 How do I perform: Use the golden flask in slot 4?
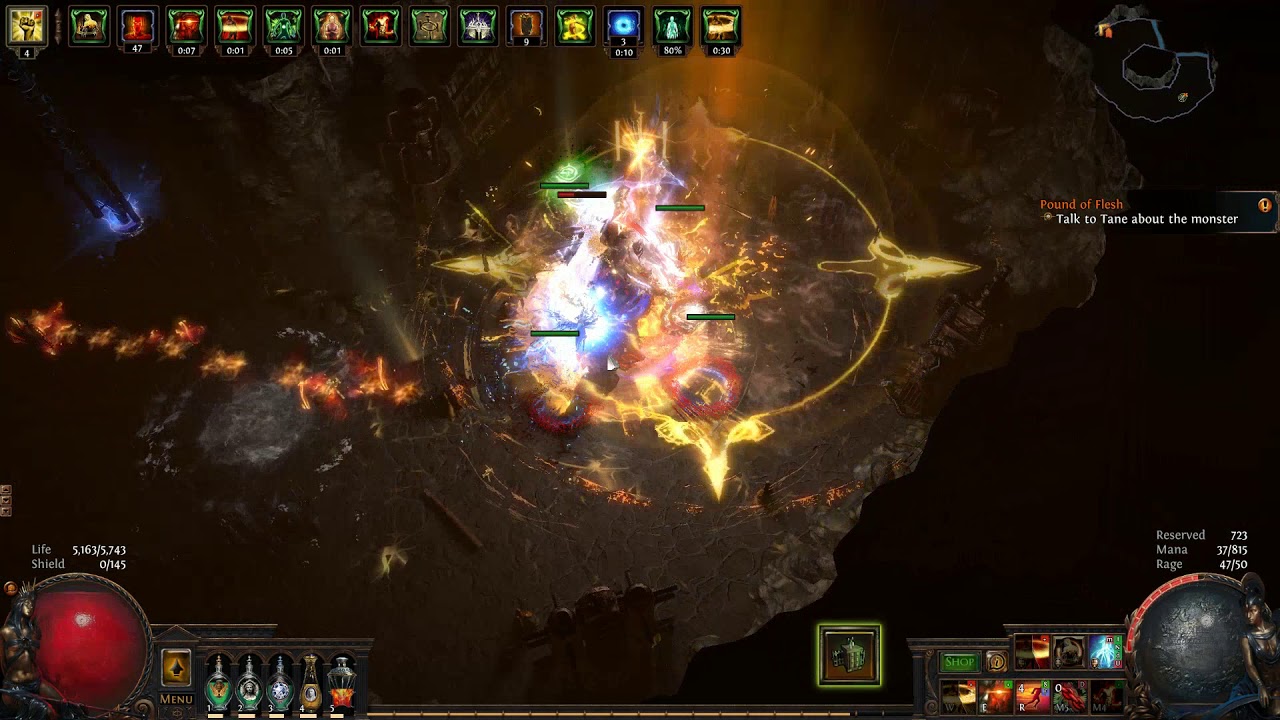(311, 682)
